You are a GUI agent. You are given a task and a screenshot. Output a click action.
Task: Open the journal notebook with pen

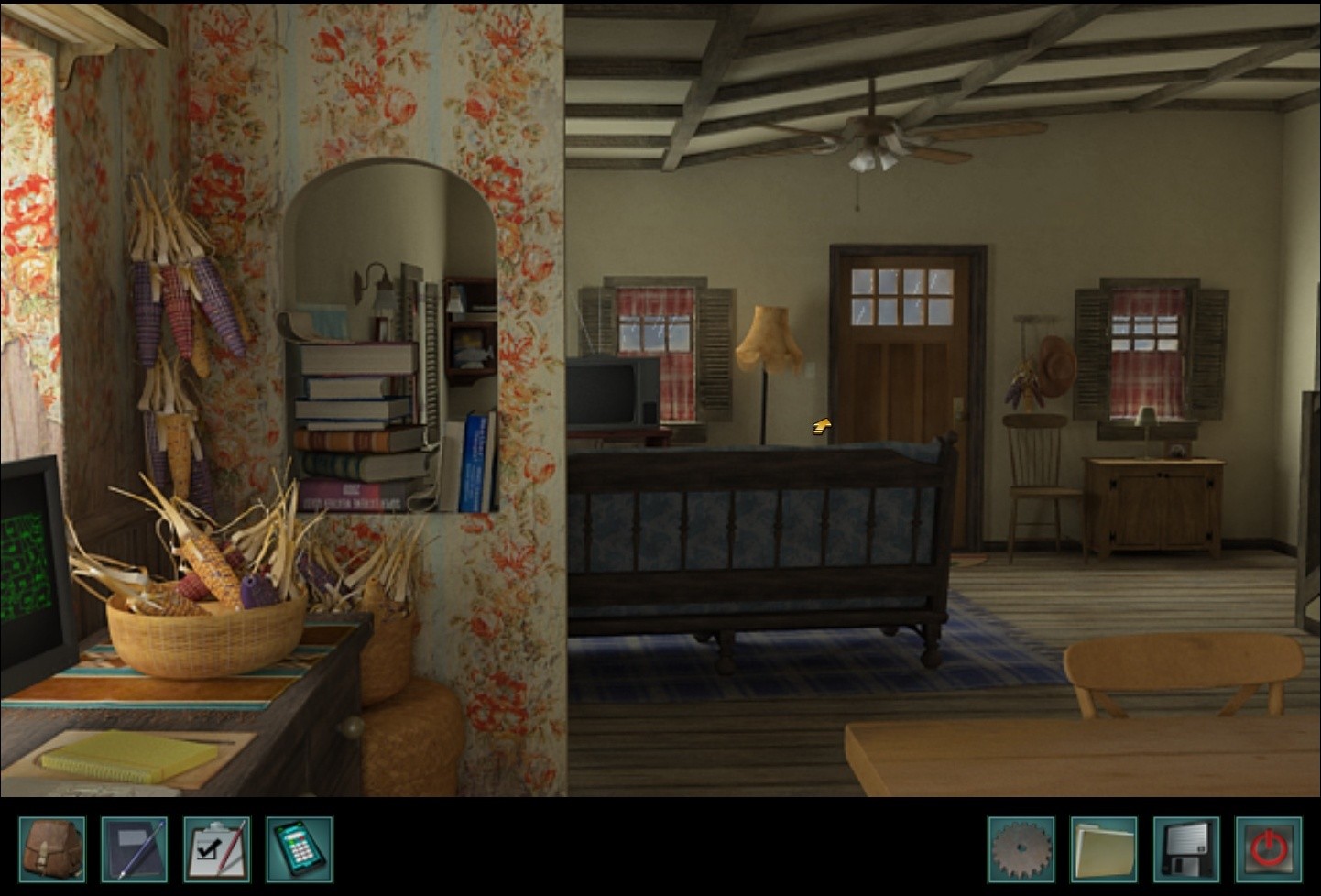135,849
